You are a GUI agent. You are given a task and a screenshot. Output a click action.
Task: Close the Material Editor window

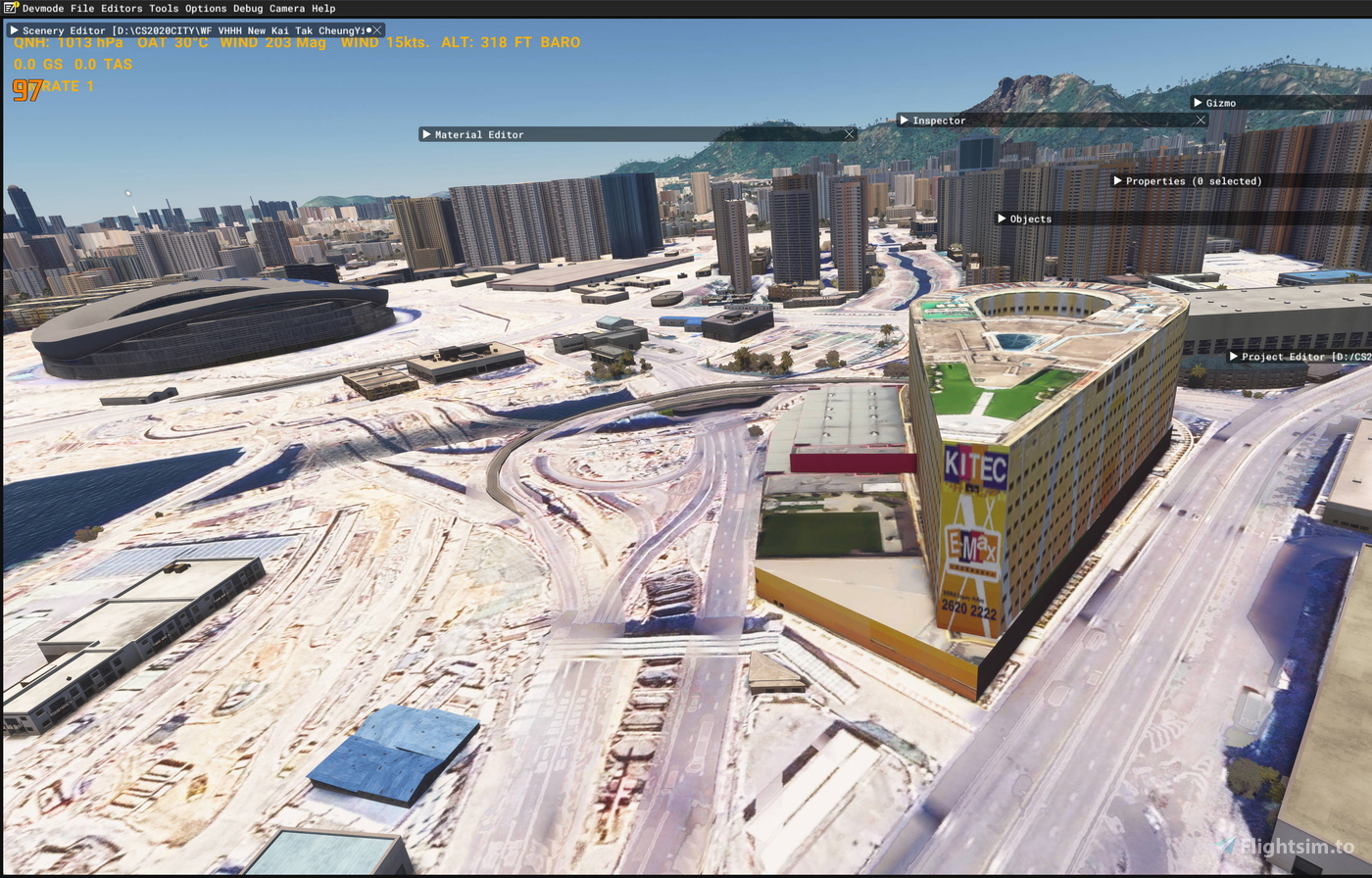point(849,133)
